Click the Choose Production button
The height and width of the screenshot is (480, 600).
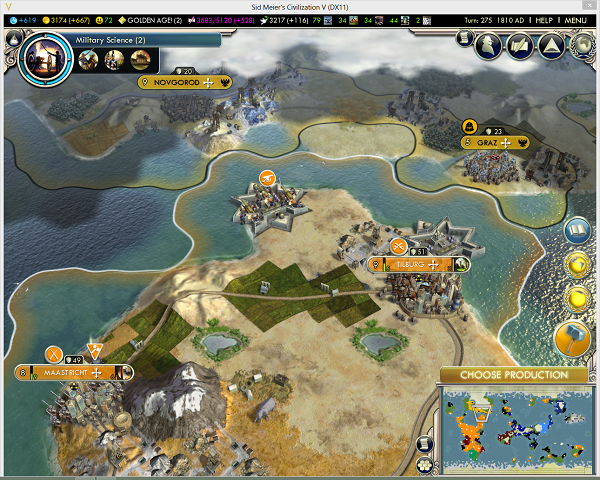point(513,375)
